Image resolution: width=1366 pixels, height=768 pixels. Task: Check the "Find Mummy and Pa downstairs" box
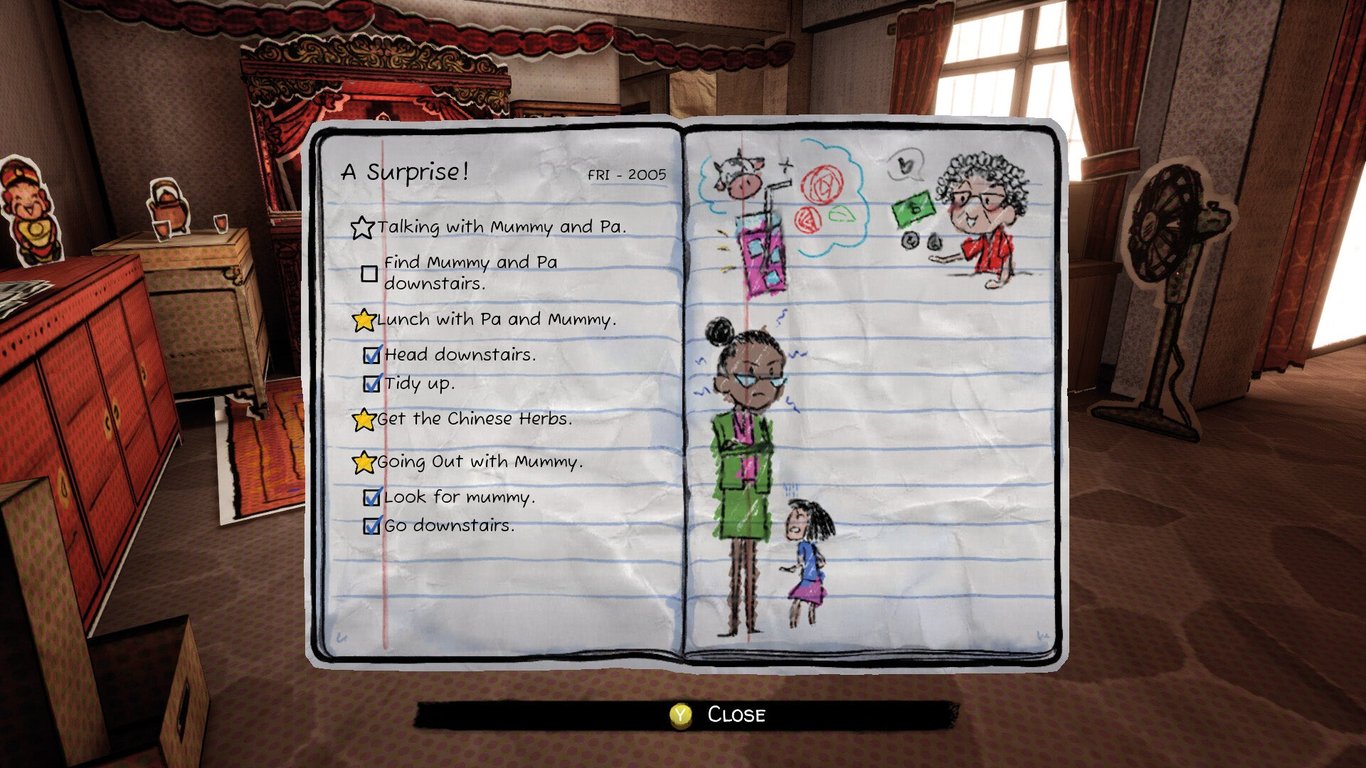click(x=370, y=272)
